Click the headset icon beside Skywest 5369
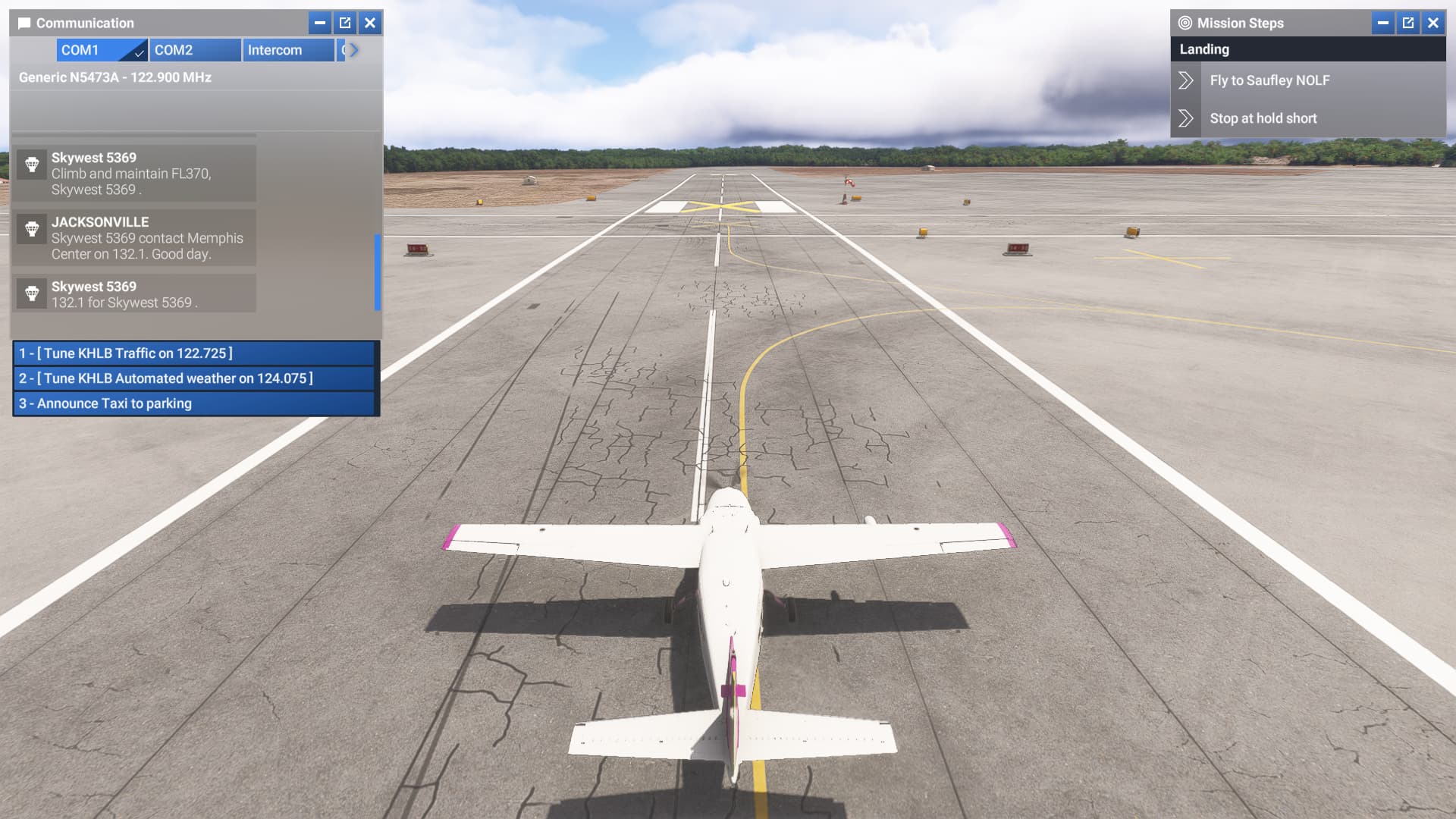 point(31,165)
